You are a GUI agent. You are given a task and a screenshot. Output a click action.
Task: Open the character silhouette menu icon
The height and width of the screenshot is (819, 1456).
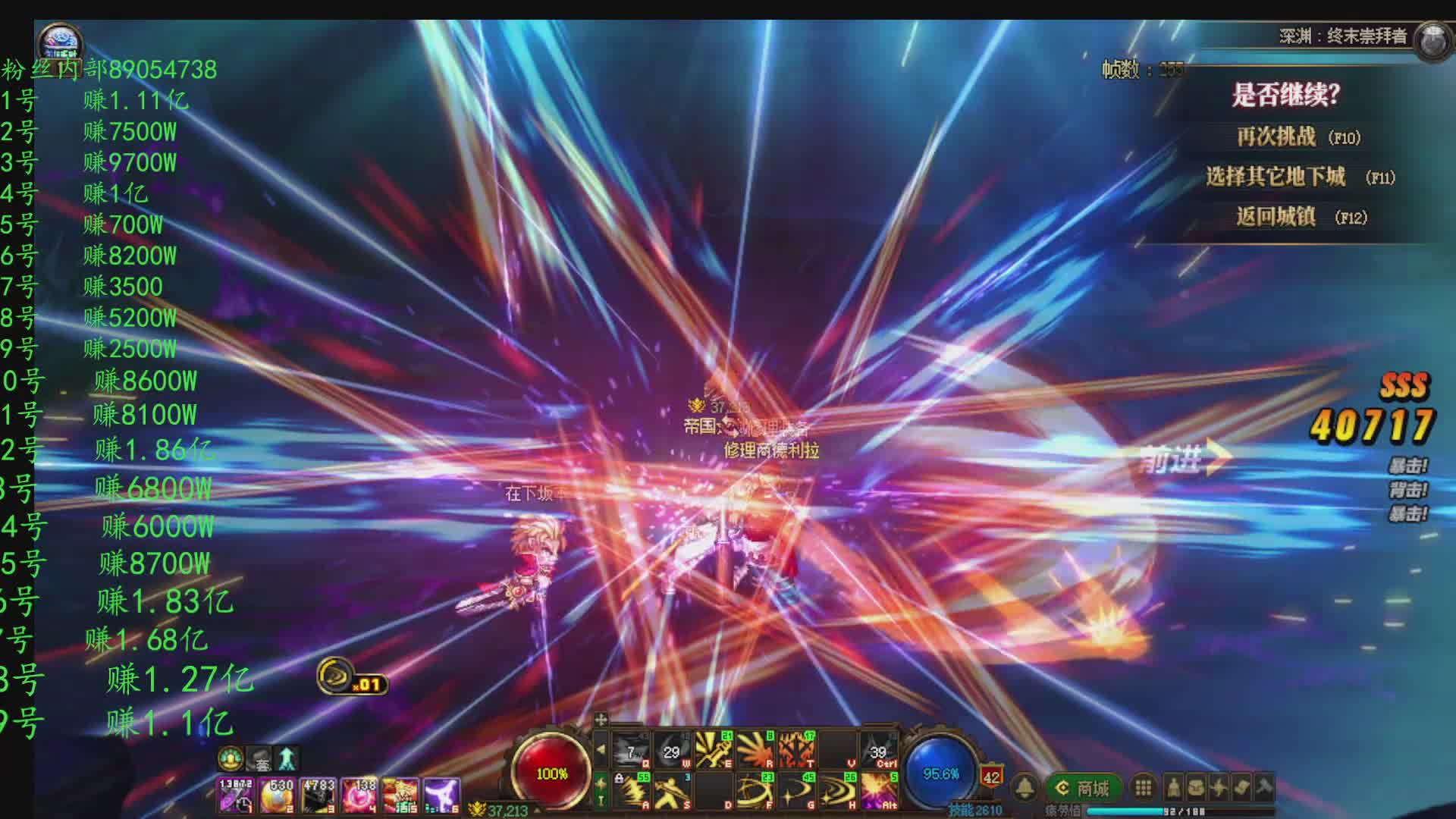(x=1174, y=788)
